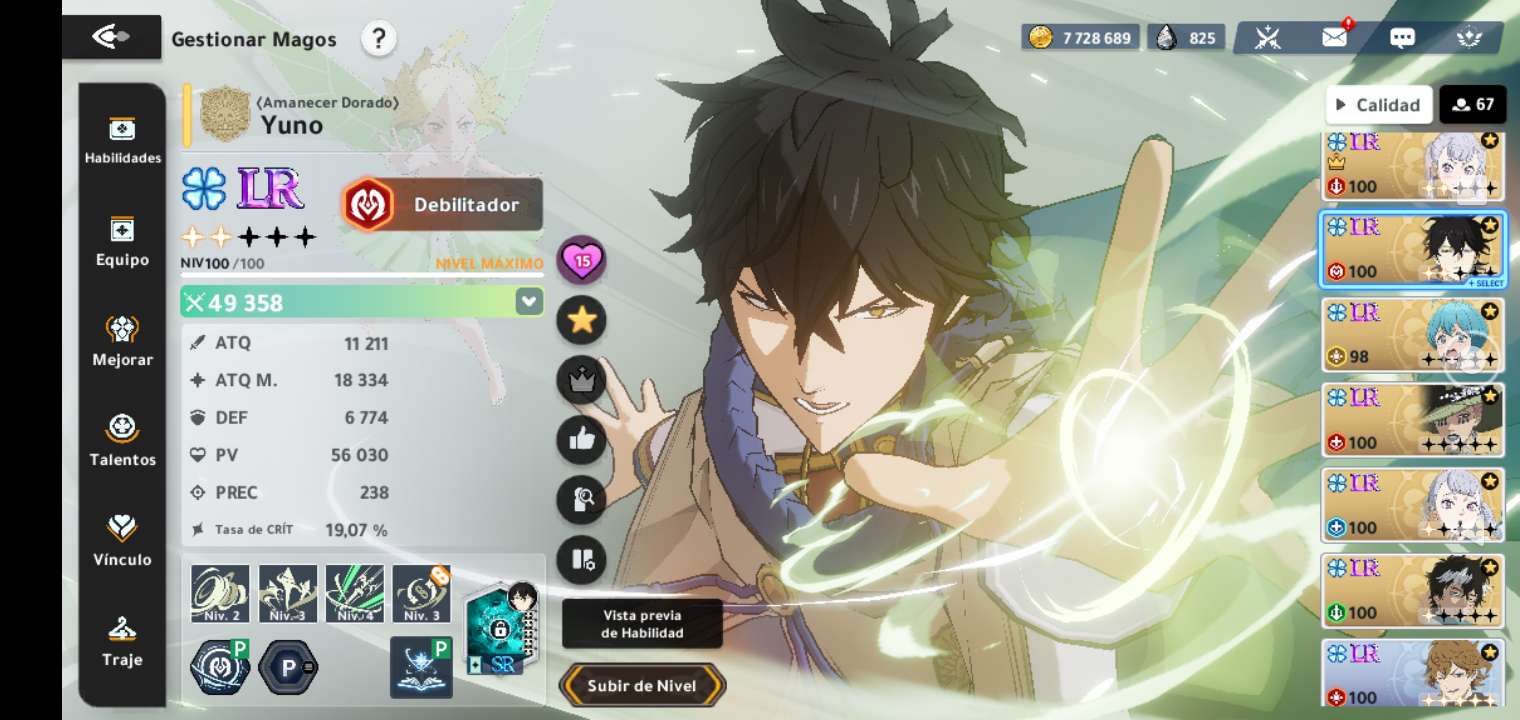The height and width of the screenshot is (720, 1520).
Task: Switch to the Habilidades tab
Action: (122, 140)
